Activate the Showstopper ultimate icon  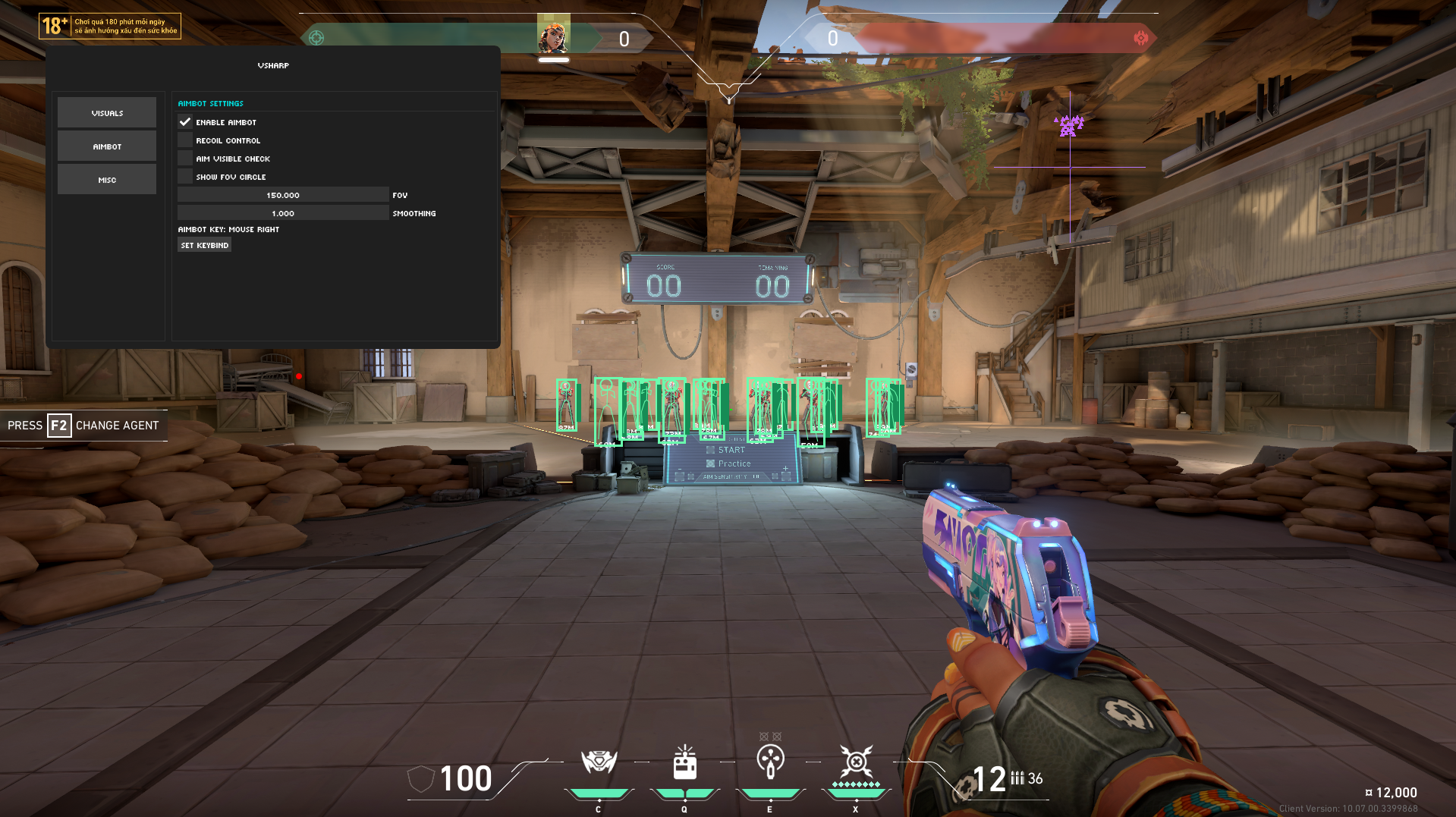click(x=856, y=761)
